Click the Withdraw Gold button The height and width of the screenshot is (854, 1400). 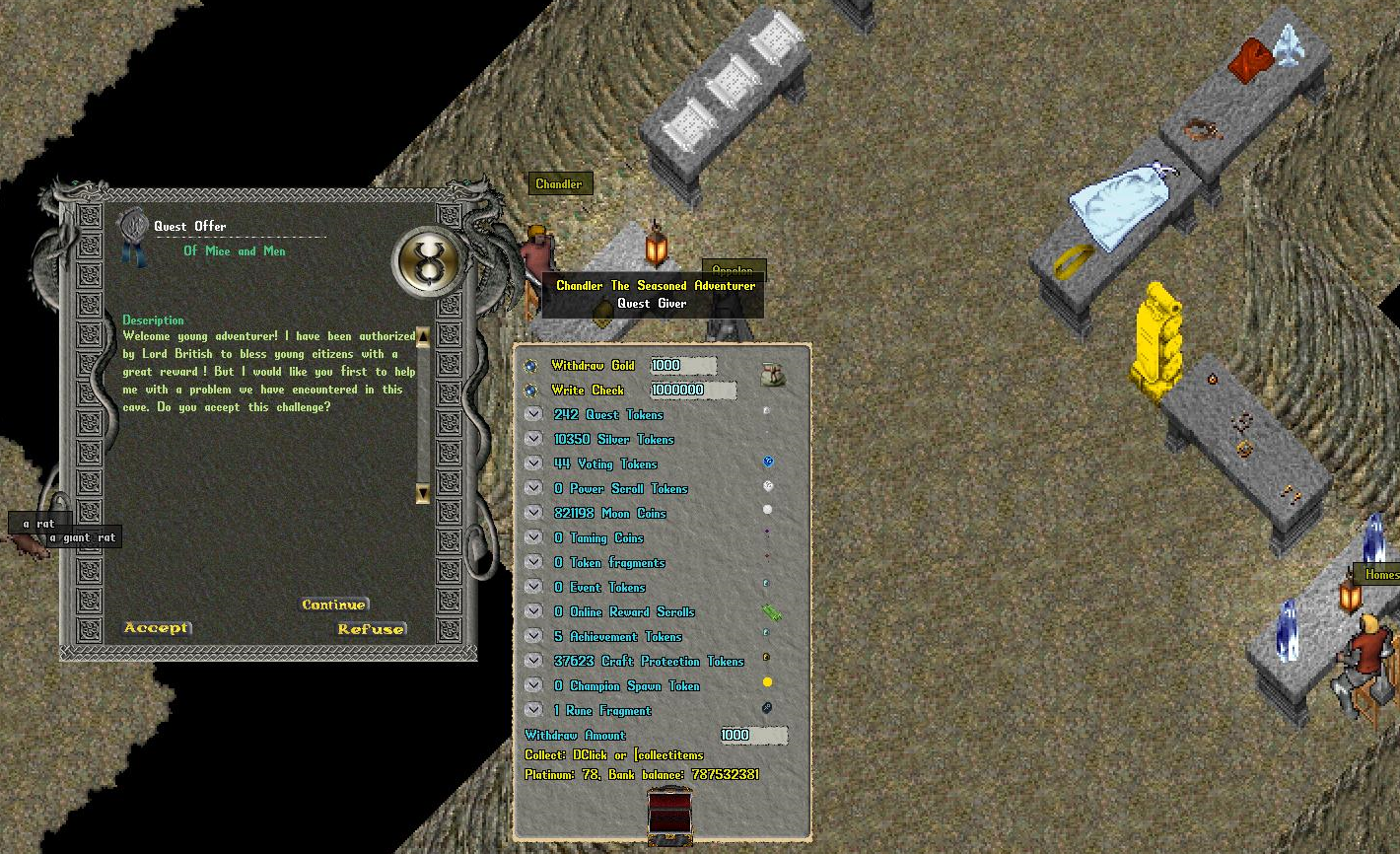point(530,366)
